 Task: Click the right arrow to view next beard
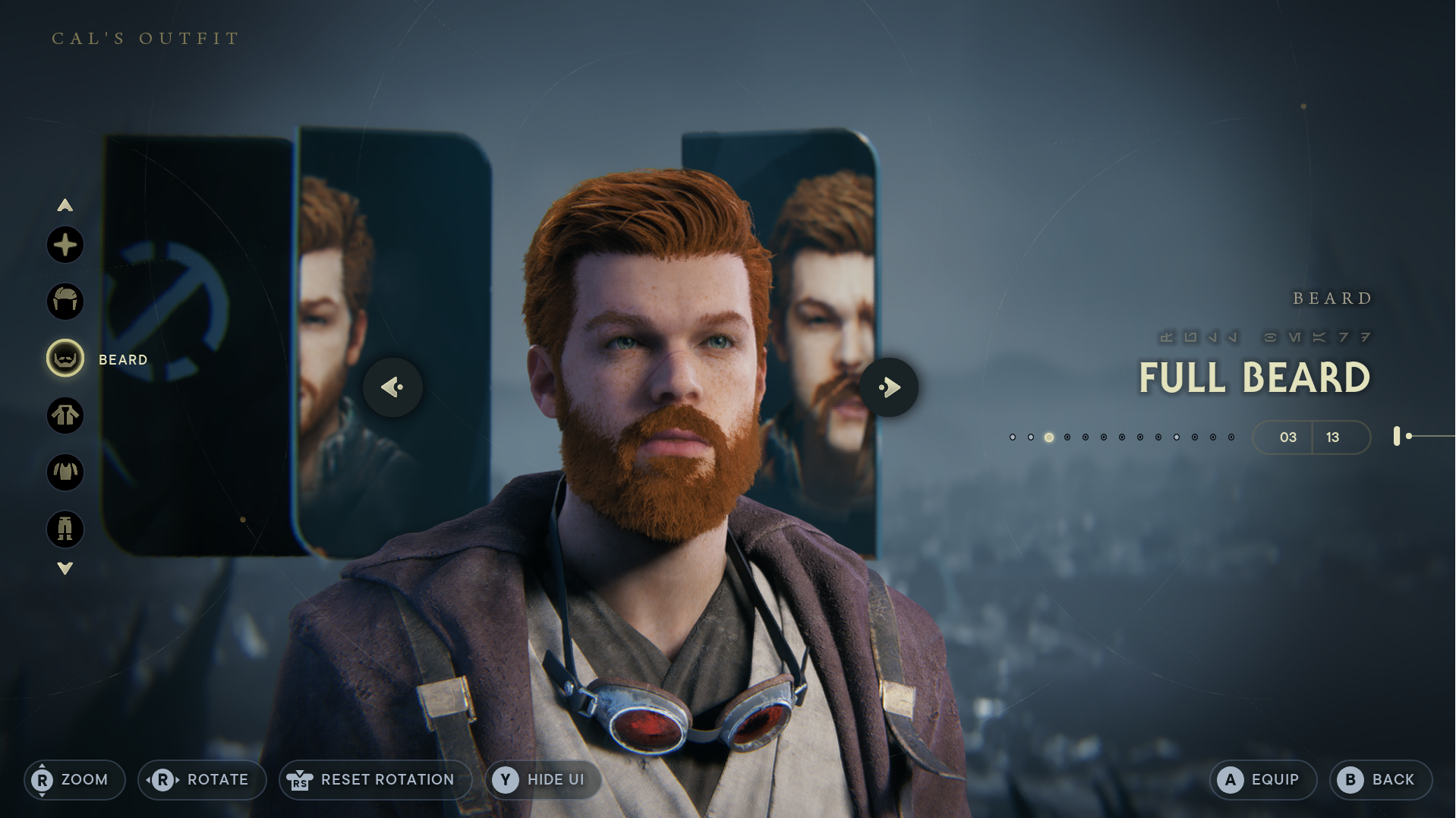[890, 387]
